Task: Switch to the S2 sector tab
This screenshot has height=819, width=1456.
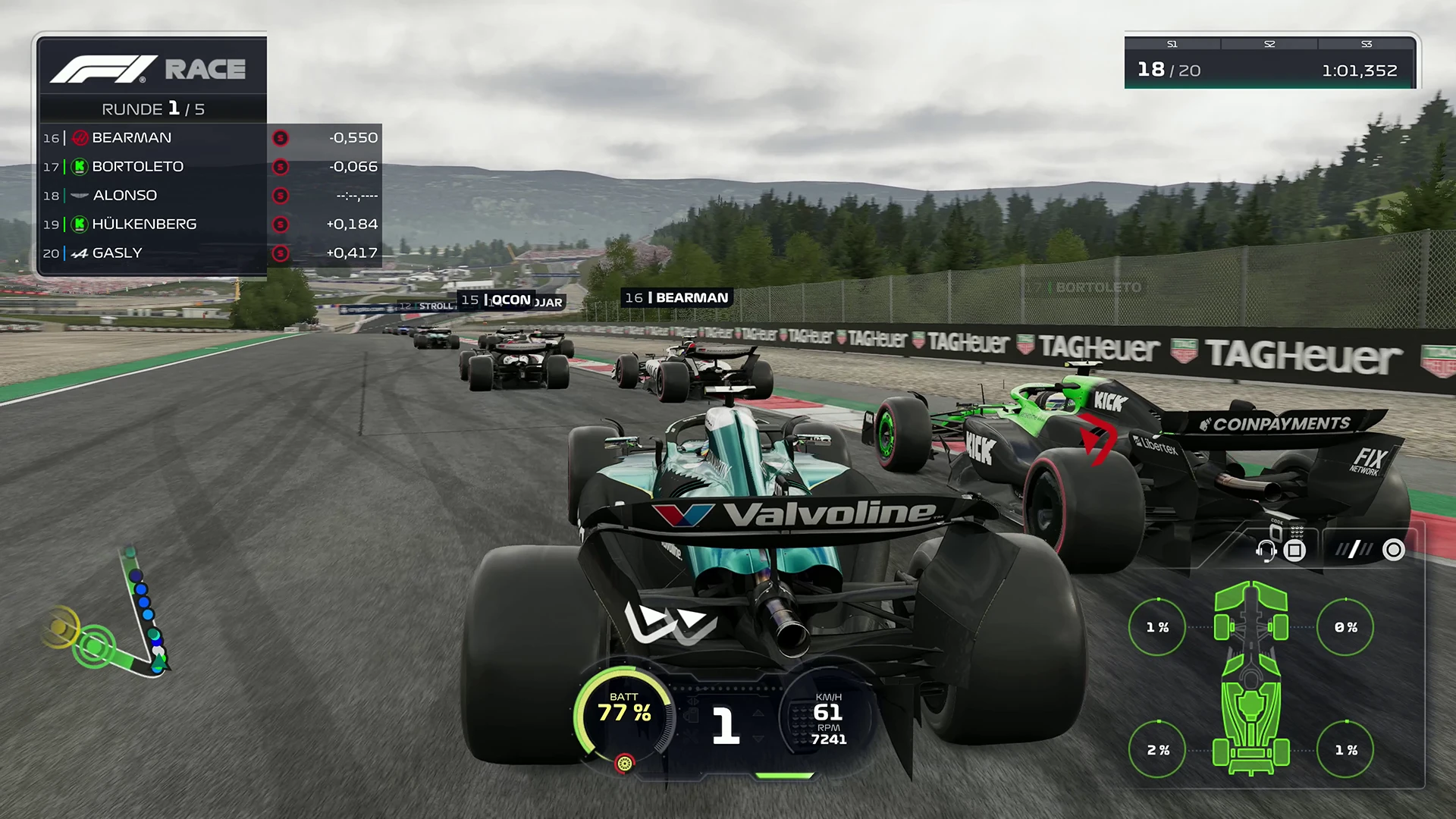Action: tap(1268, 44)
